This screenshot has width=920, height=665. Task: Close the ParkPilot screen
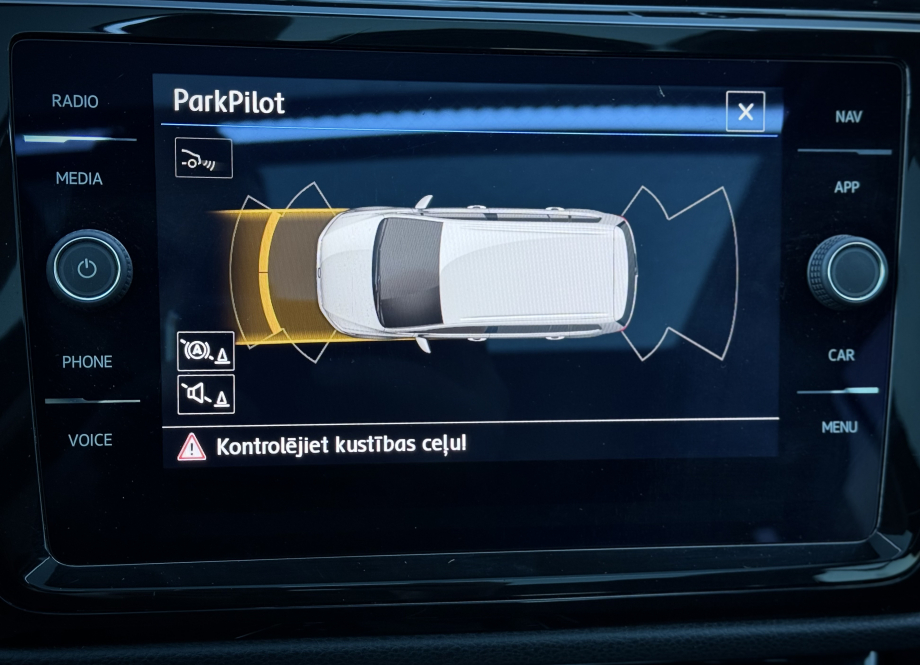pyautogui.click(x=745, y=112)
